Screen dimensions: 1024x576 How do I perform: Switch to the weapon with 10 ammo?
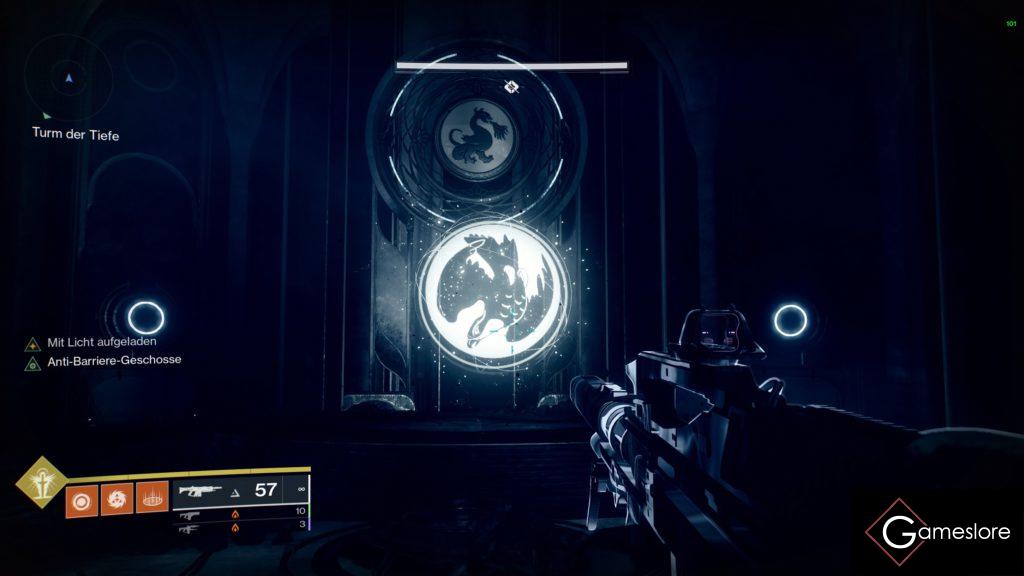pos(240,514)
